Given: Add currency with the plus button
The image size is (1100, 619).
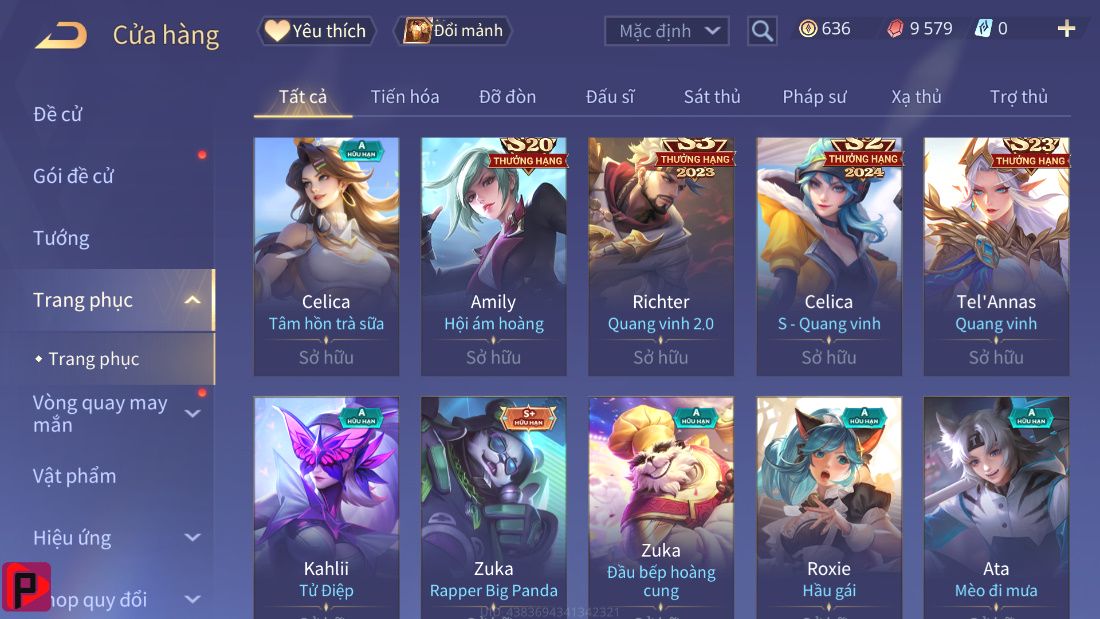Looking at the screenshot, I should click(1066, 29).
